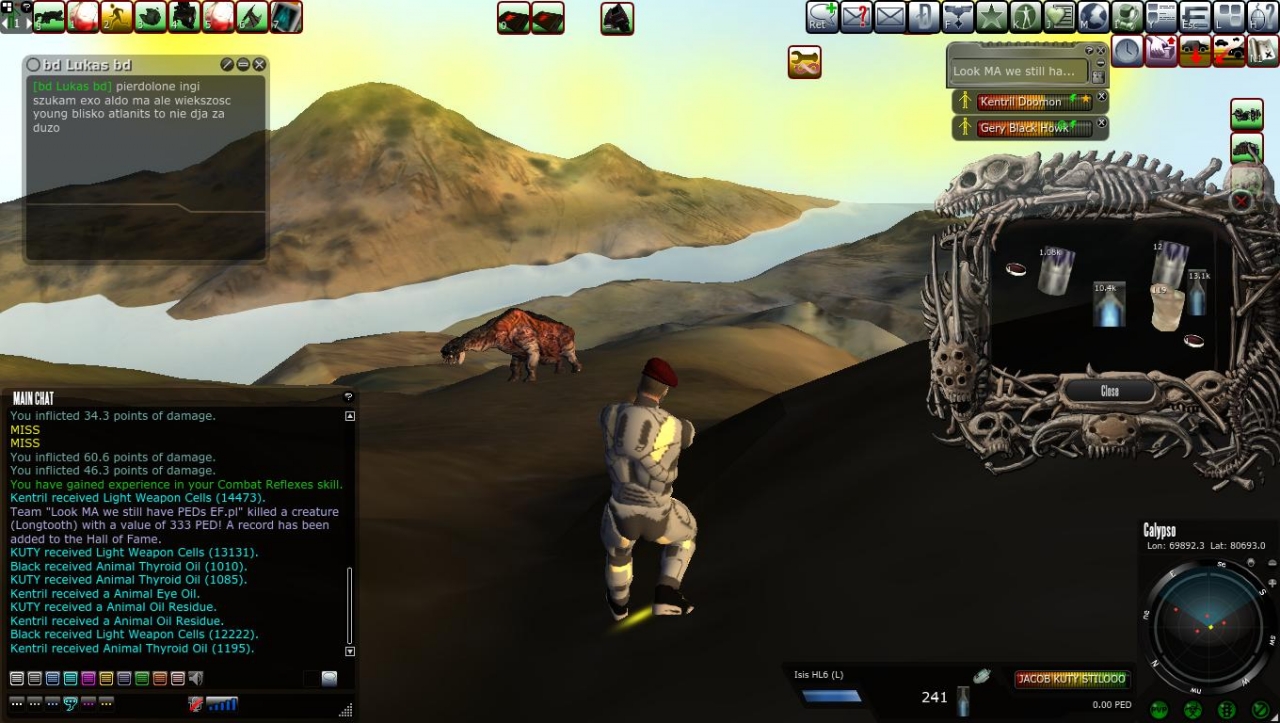Close the loot window

coord(1109,391)
